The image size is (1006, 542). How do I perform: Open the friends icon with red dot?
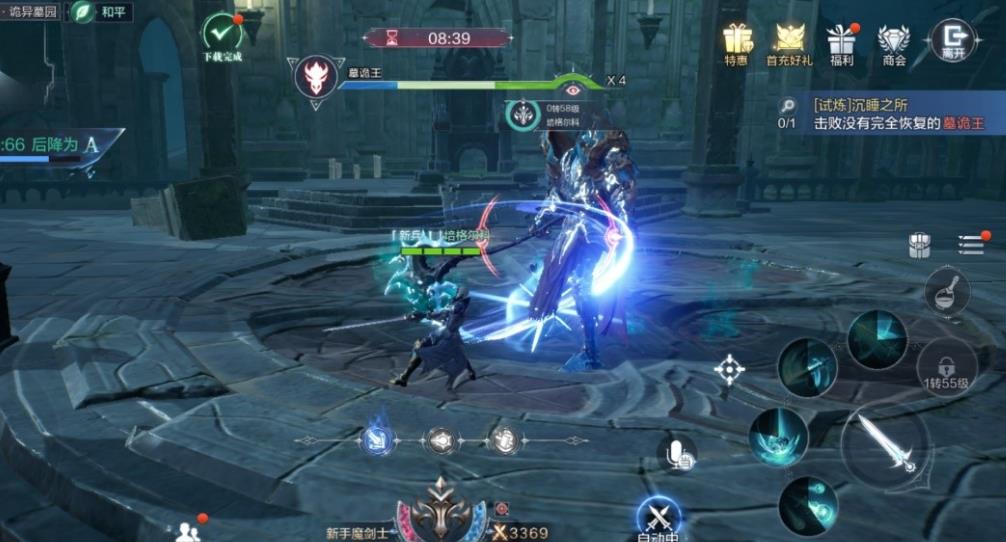[x=188, y=529]
